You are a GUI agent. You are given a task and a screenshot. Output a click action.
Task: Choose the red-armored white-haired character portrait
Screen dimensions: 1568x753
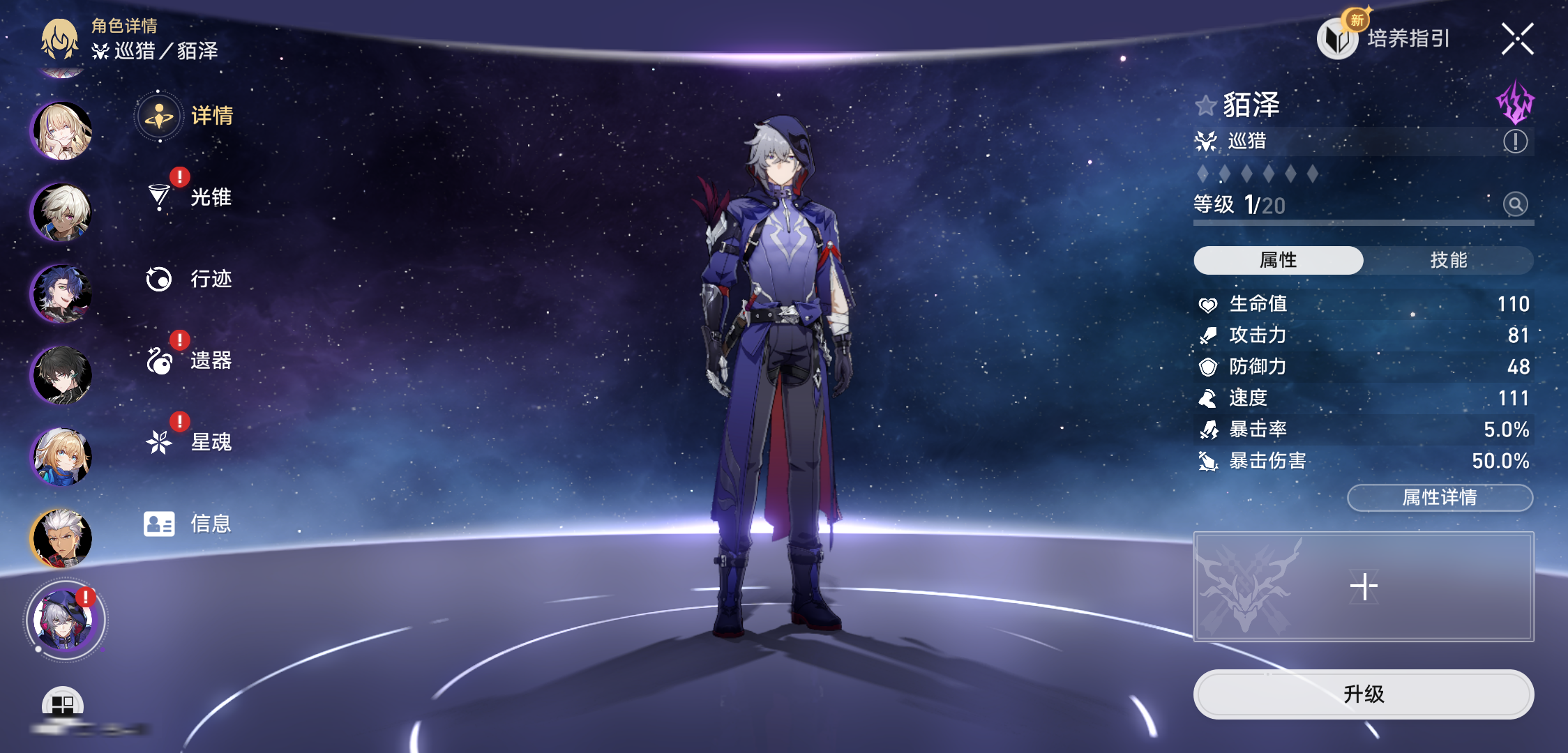coord(62,538)
